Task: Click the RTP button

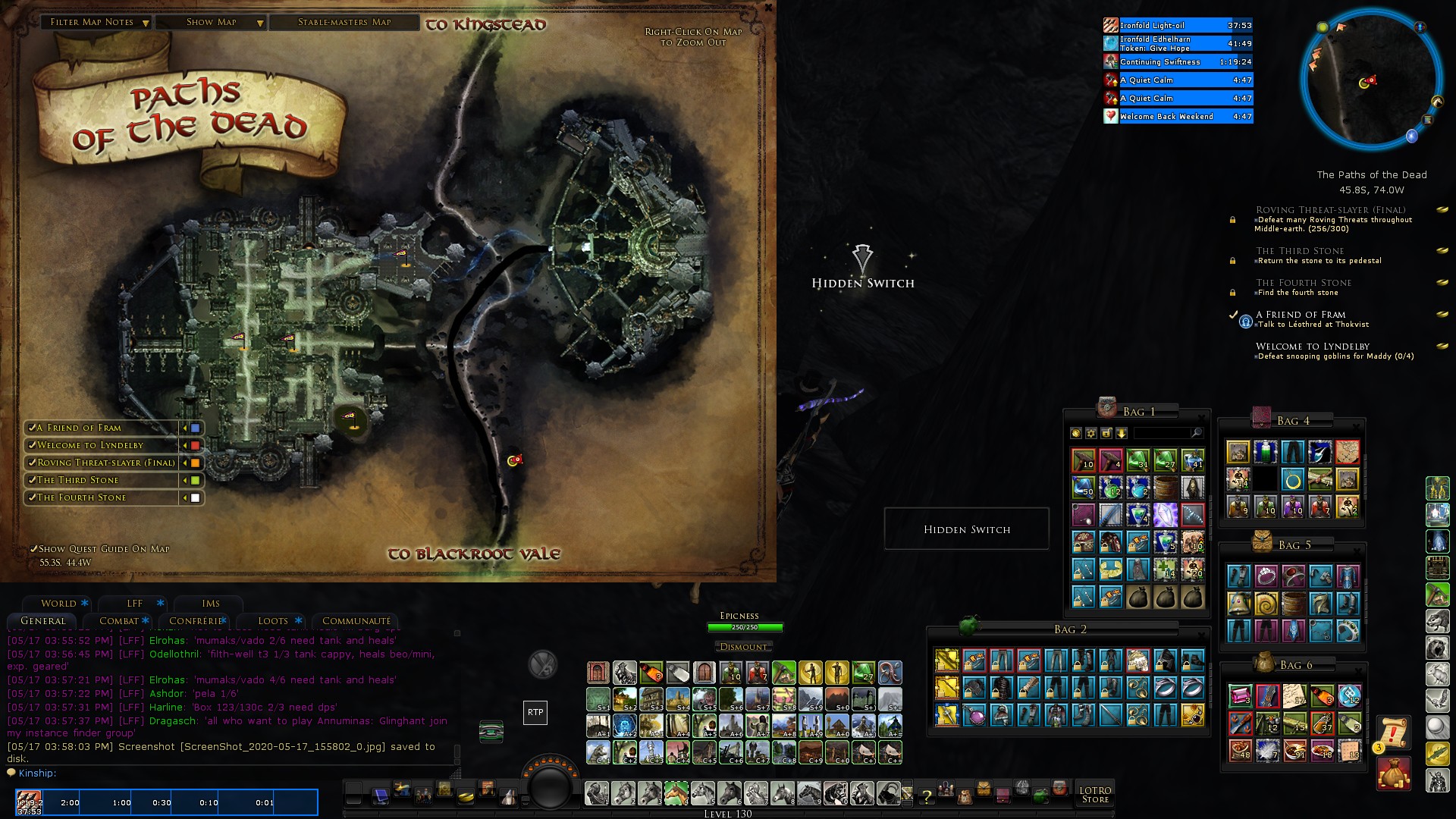Action: [x=535, y=712]
